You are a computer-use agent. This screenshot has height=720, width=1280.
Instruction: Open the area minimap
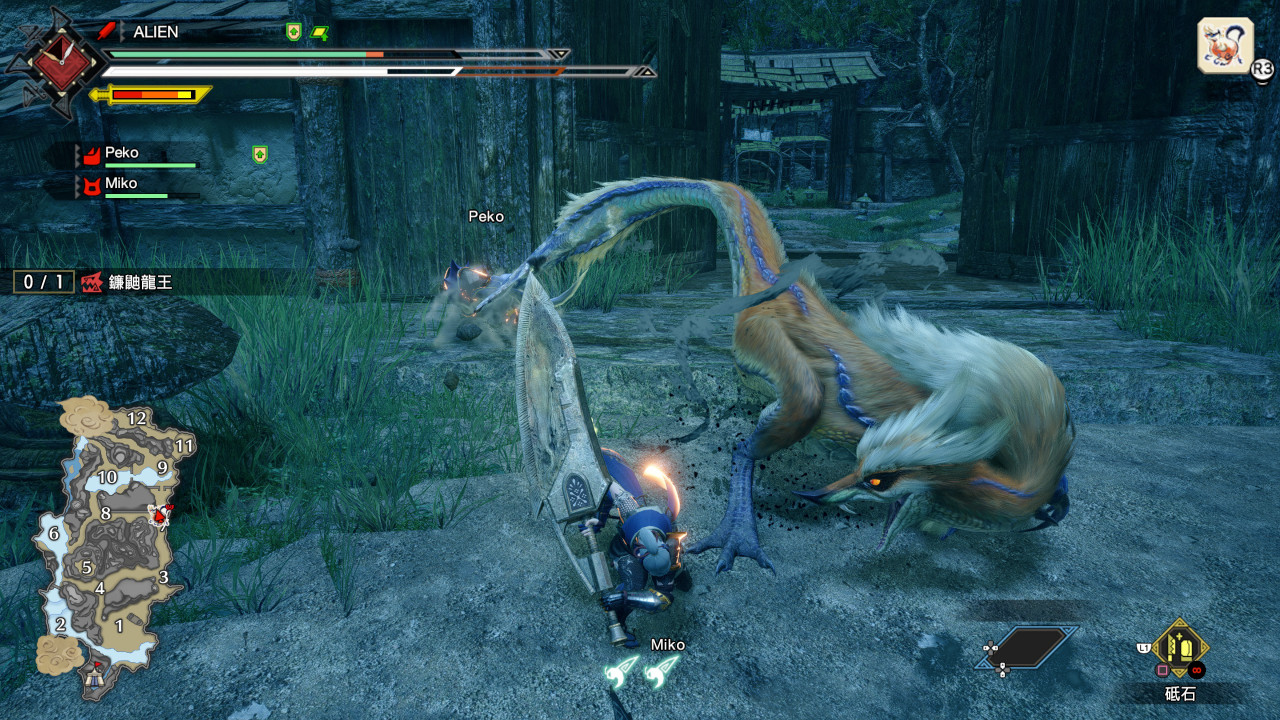[110, 540]
